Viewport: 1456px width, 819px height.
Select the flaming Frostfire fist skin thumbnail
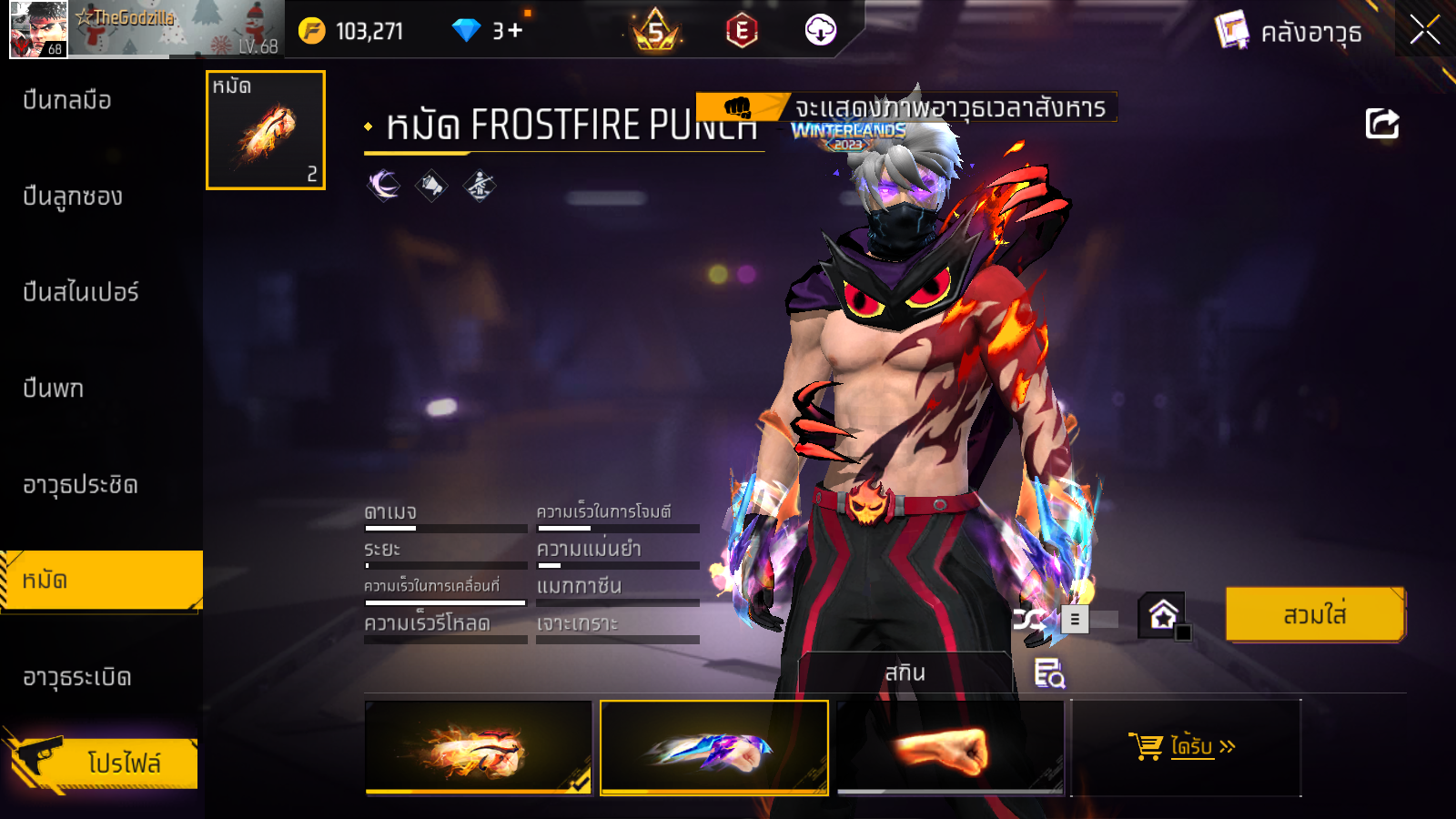pyautogui.click(x=479, y=747)
